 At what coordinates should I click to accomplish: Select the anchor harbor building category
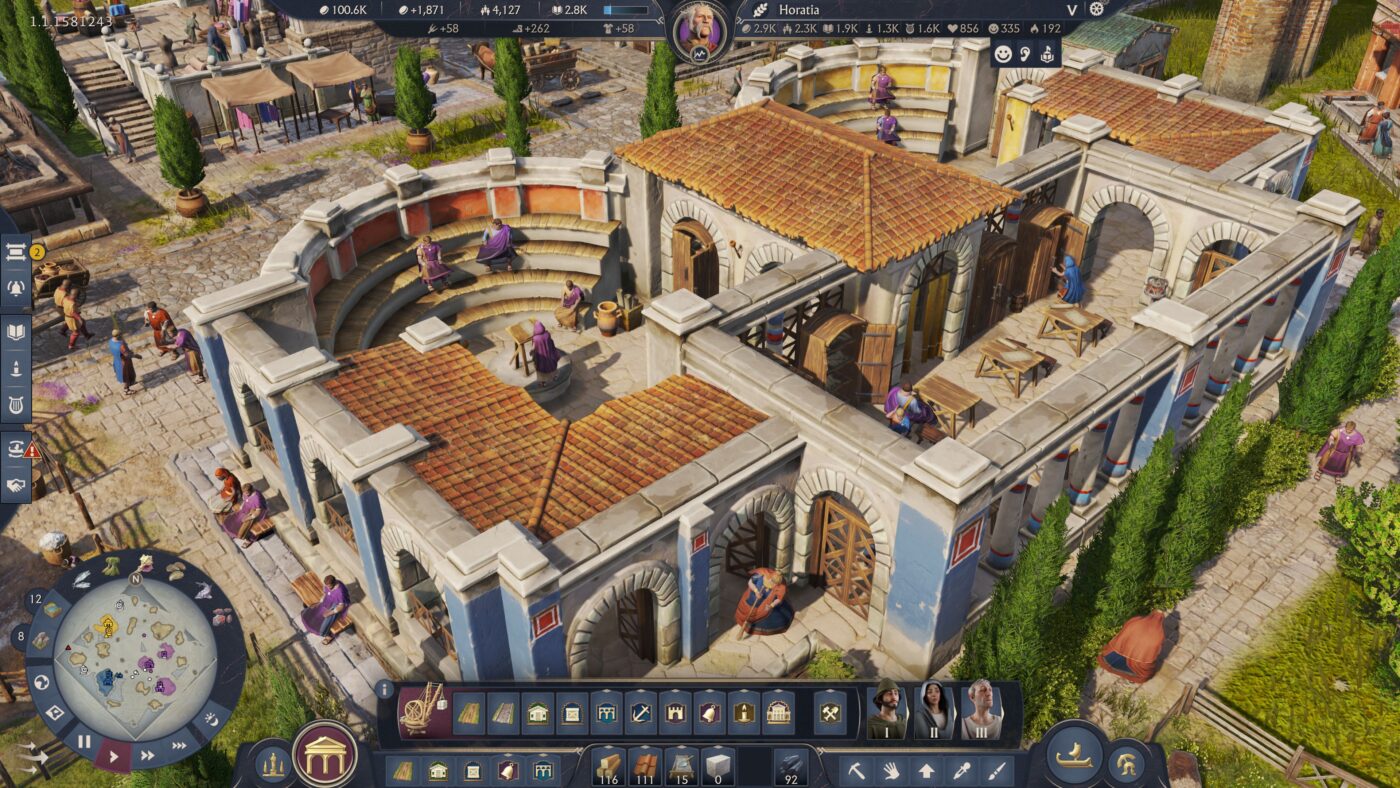tap(641, 713)
